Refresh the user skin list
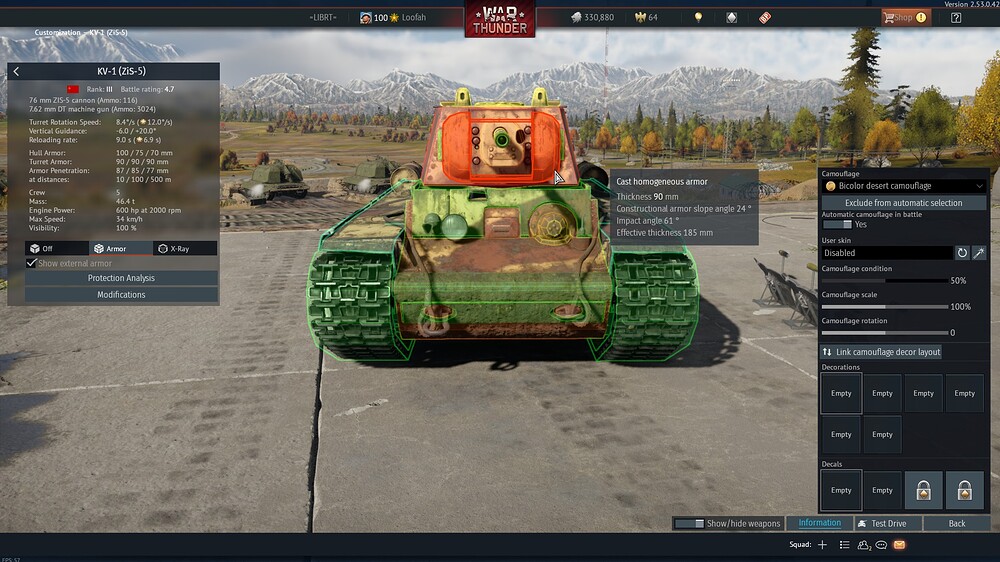 point(962,253)
